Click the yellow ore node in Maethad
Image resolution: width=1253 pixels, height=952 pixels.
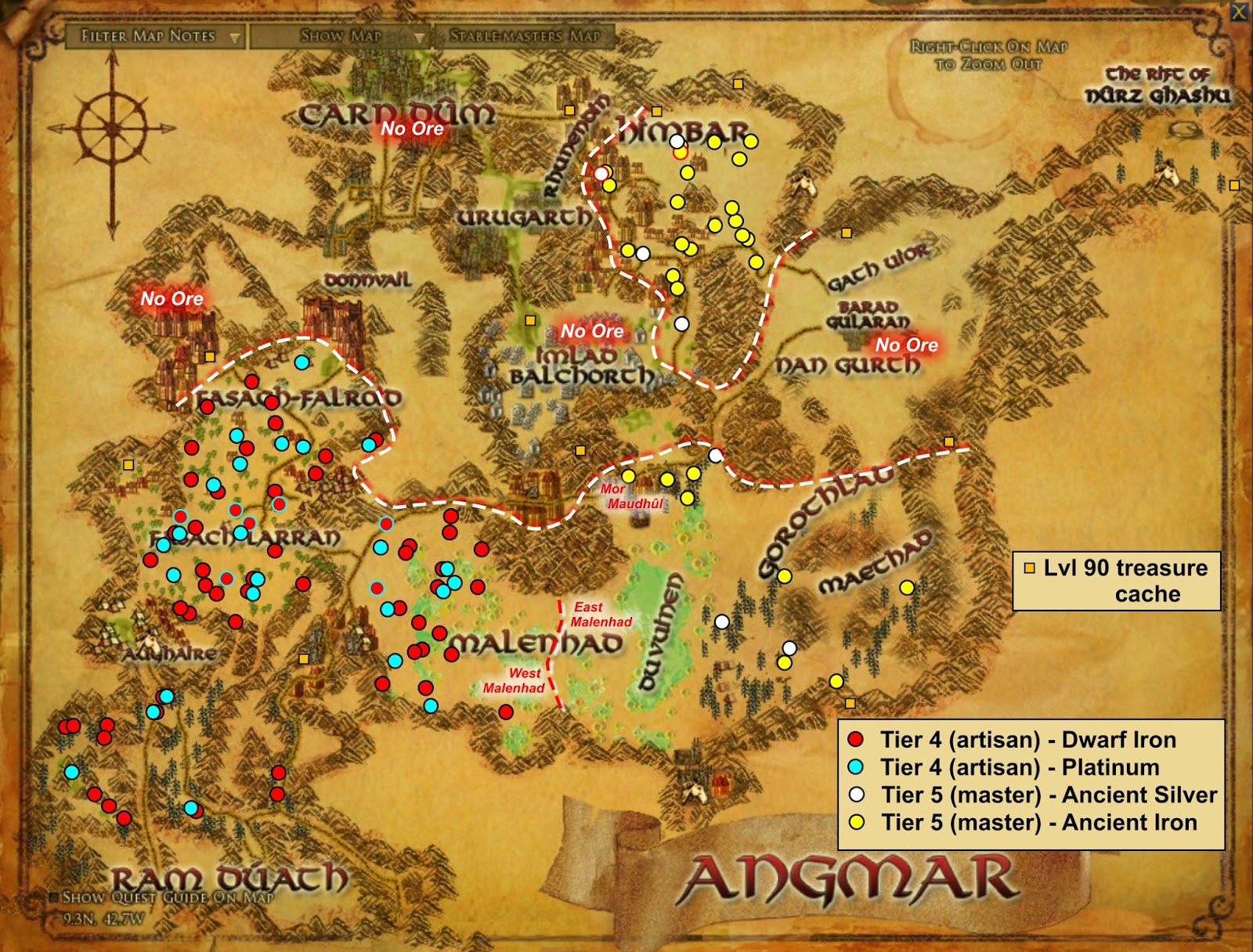[906, 586]
